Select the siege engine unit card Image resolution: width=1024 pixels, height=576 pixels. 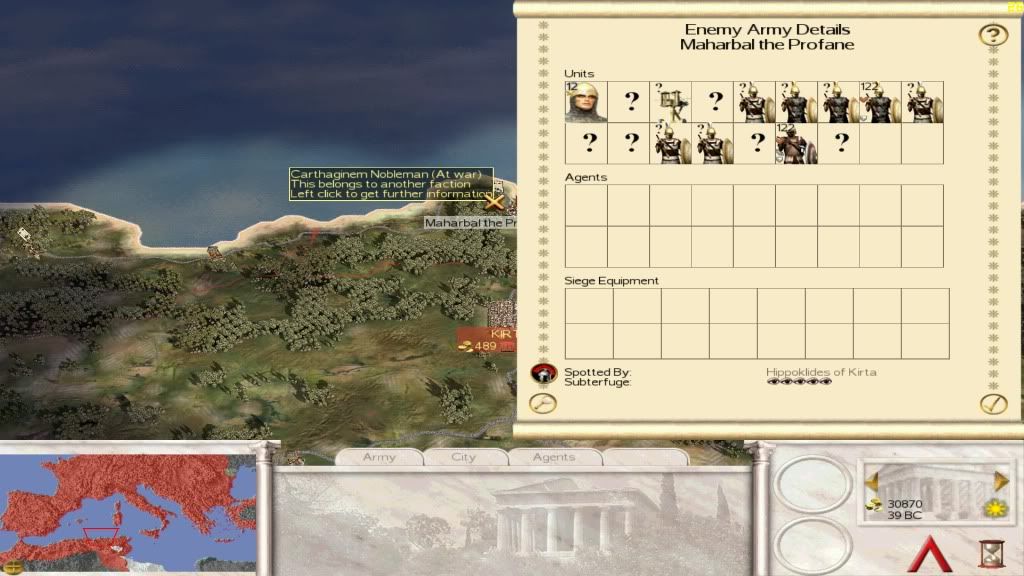(670, 102)
